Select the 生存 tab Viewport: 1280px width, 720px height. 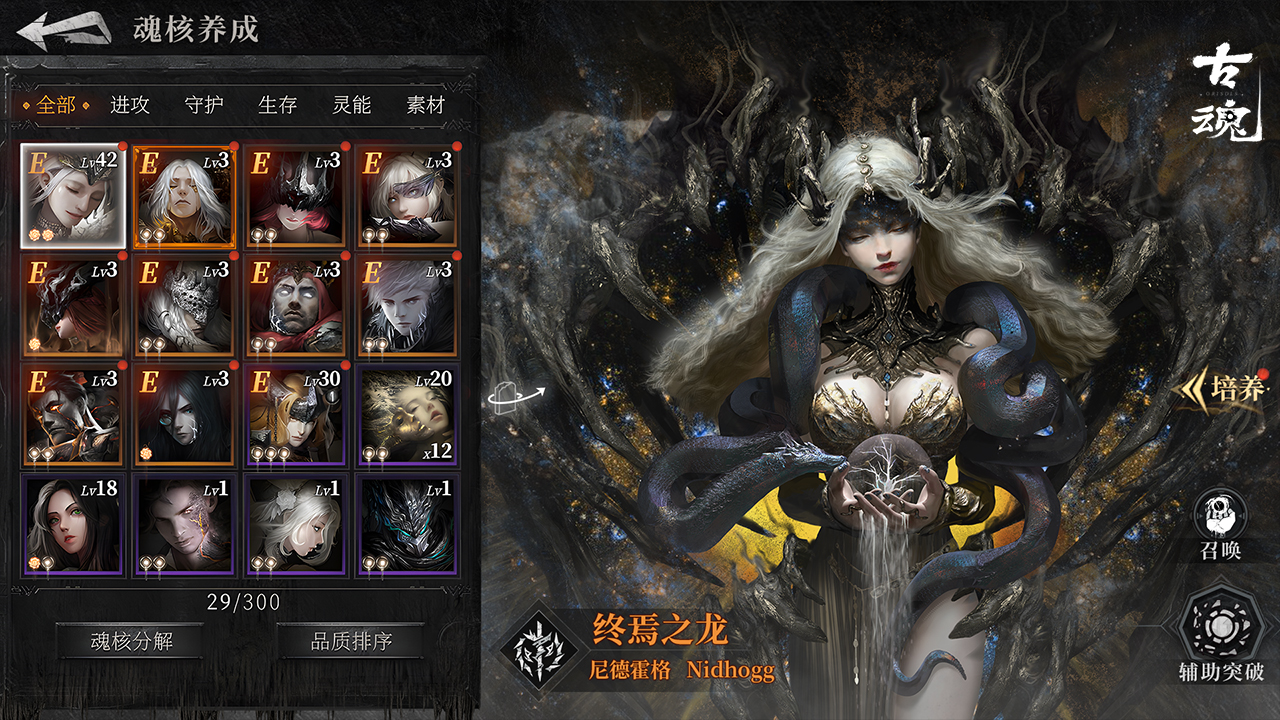point(278,105)
